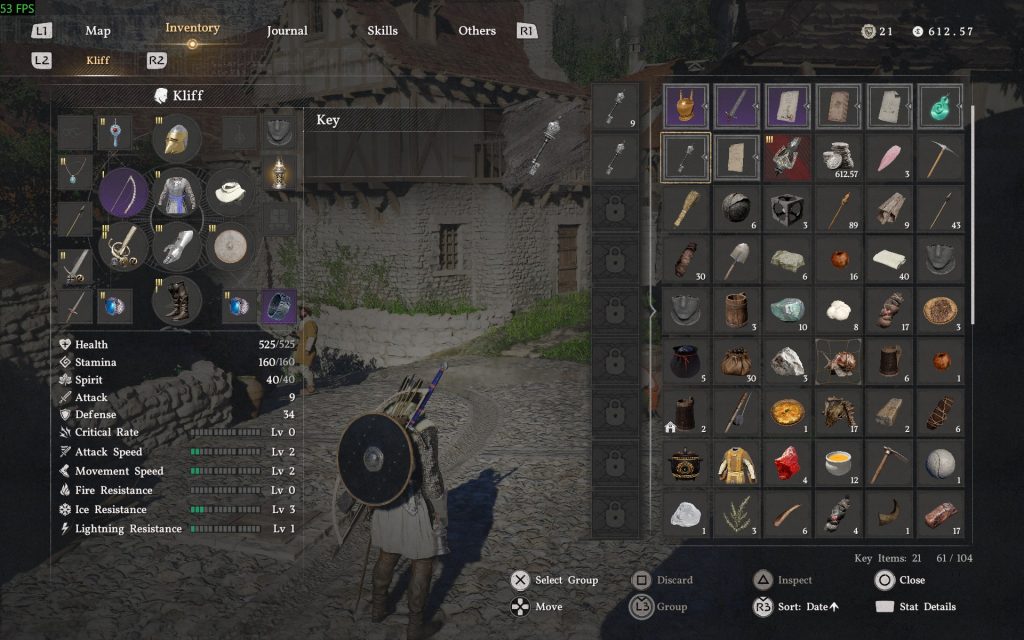Select the yellow tunic inventory item

[x=737, y=462]
